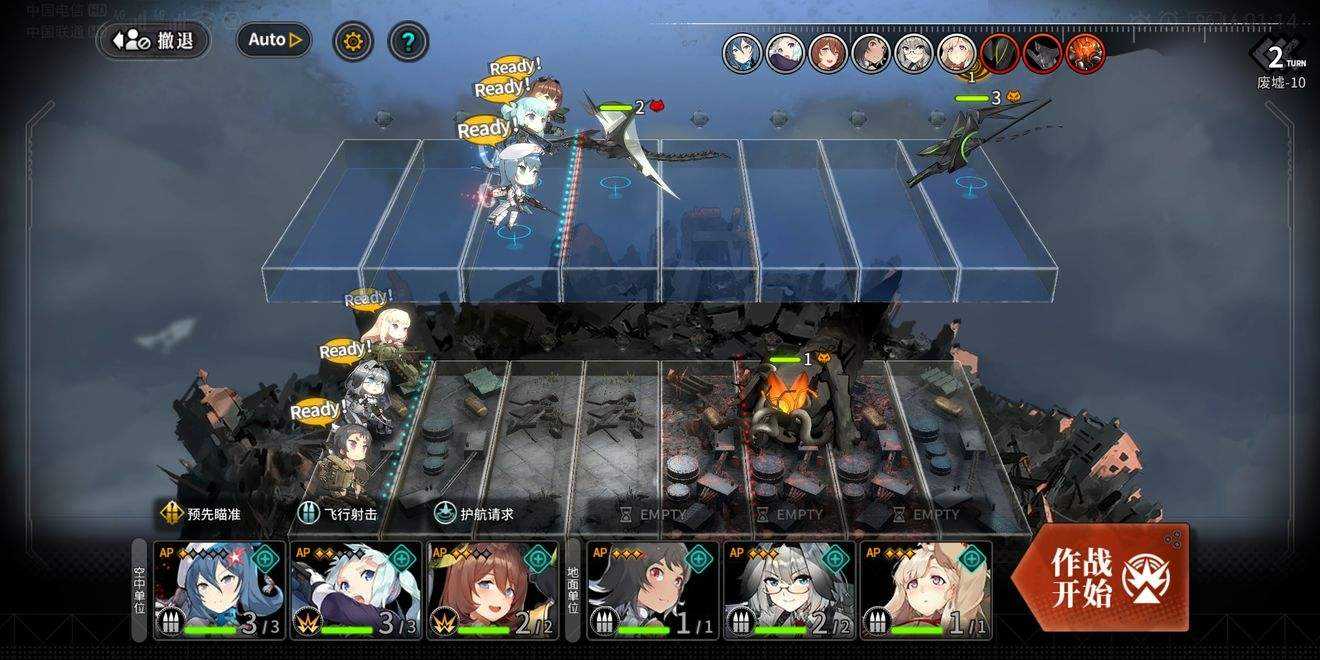Pick the blonde ground unit card
Image resolution: width=1320 pixels, height=660 pixels.
tap(926, 590)
